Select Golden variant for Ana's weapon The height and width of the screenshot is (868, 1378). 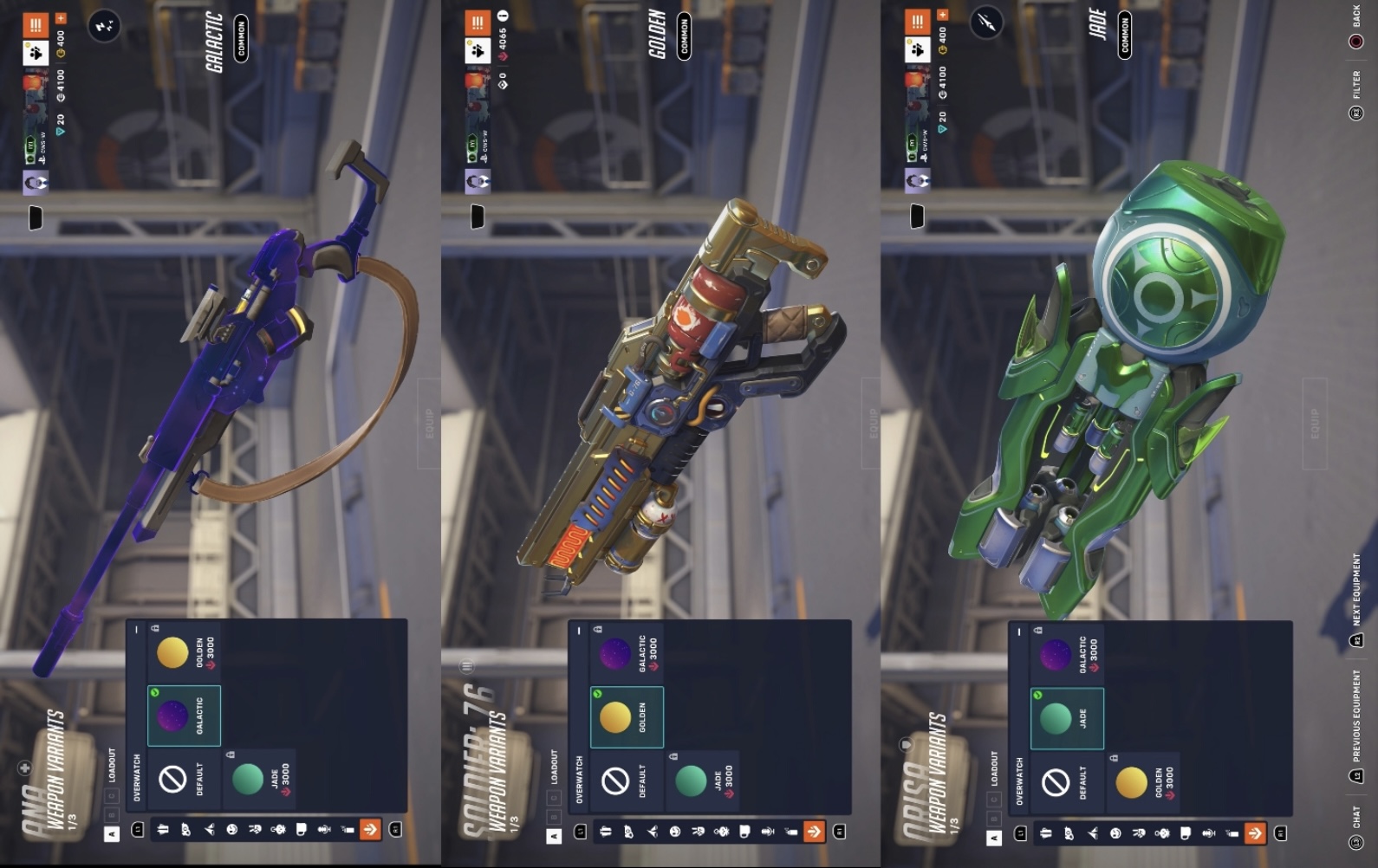coord(183,651)
